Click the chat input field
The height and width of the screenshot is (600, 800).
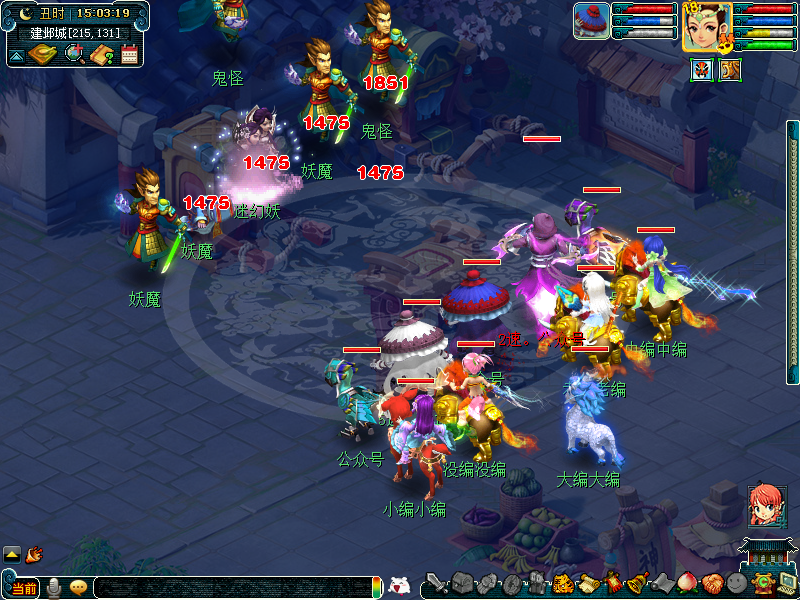[230, 587]
